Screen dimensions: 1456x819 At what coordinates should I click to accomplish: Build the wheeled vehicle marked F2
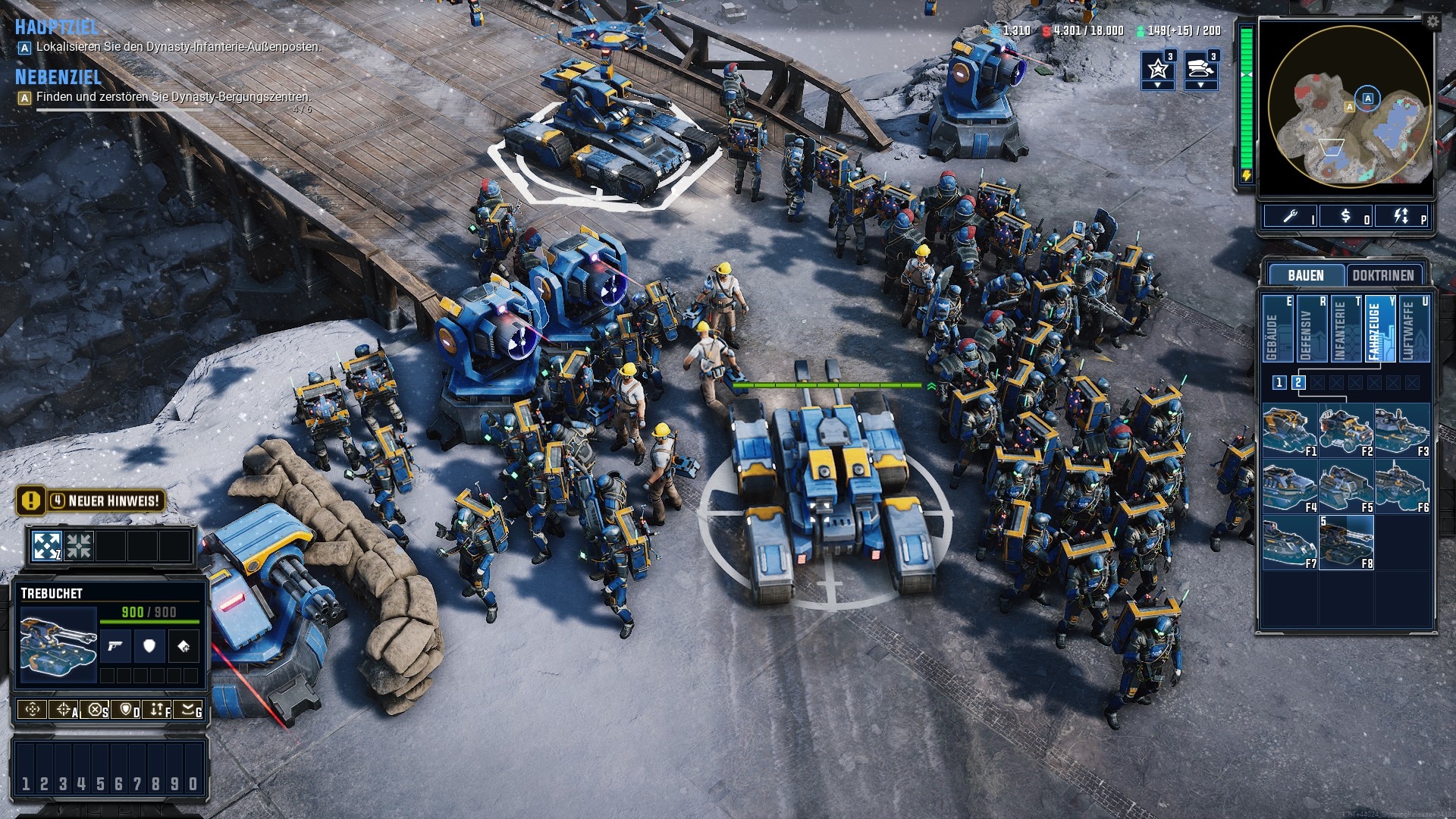coord(1346,429)
